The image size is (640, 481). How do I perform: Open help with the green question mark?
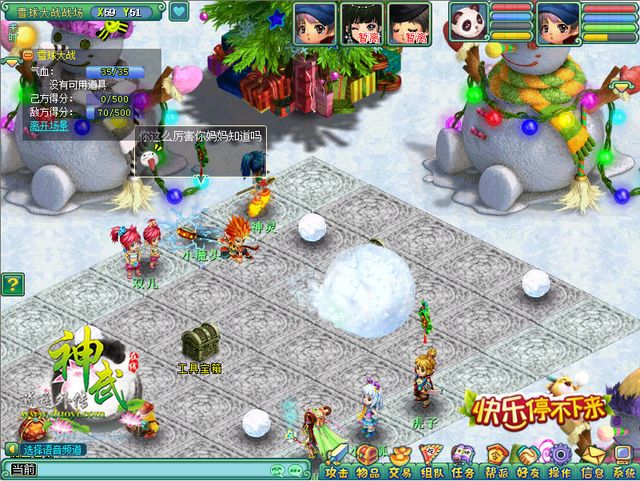(12, 285)
